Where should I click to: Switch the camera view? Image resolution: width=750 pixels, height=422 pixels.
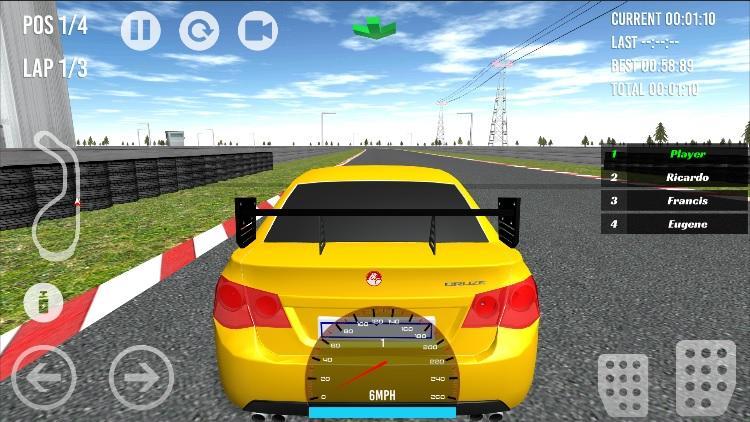click(257, 30)
